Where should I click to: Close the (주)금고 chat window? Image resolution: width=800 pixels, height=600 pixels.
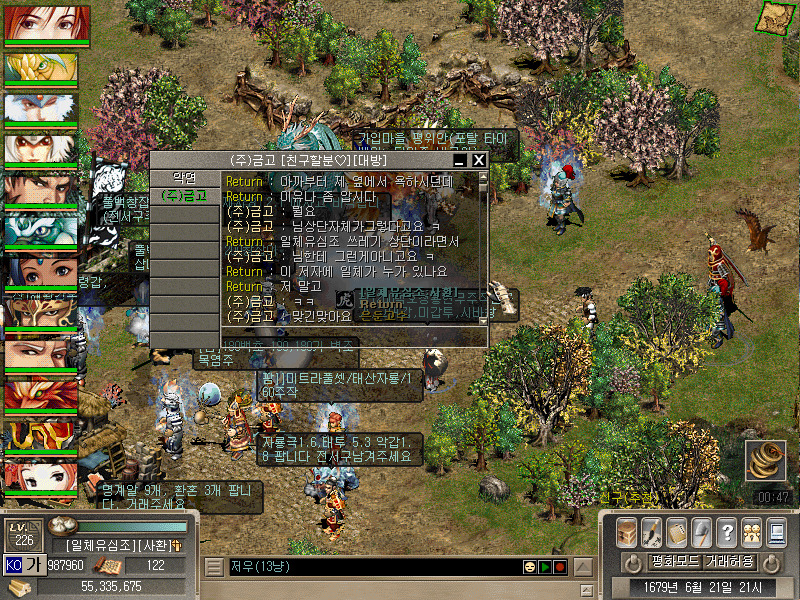[479, 160]
